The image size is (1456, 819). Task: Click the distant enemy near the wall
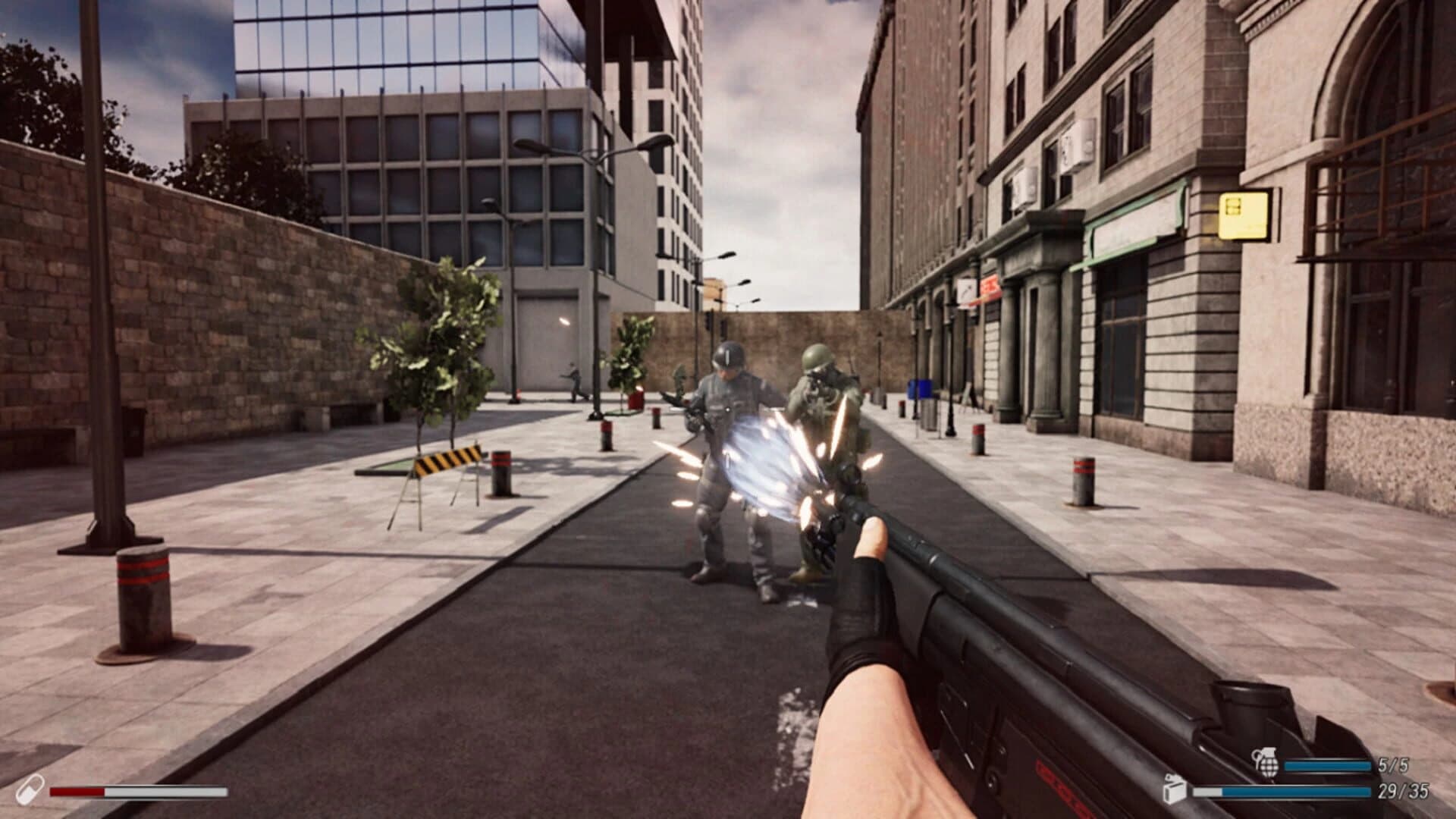tap(573, 379)
